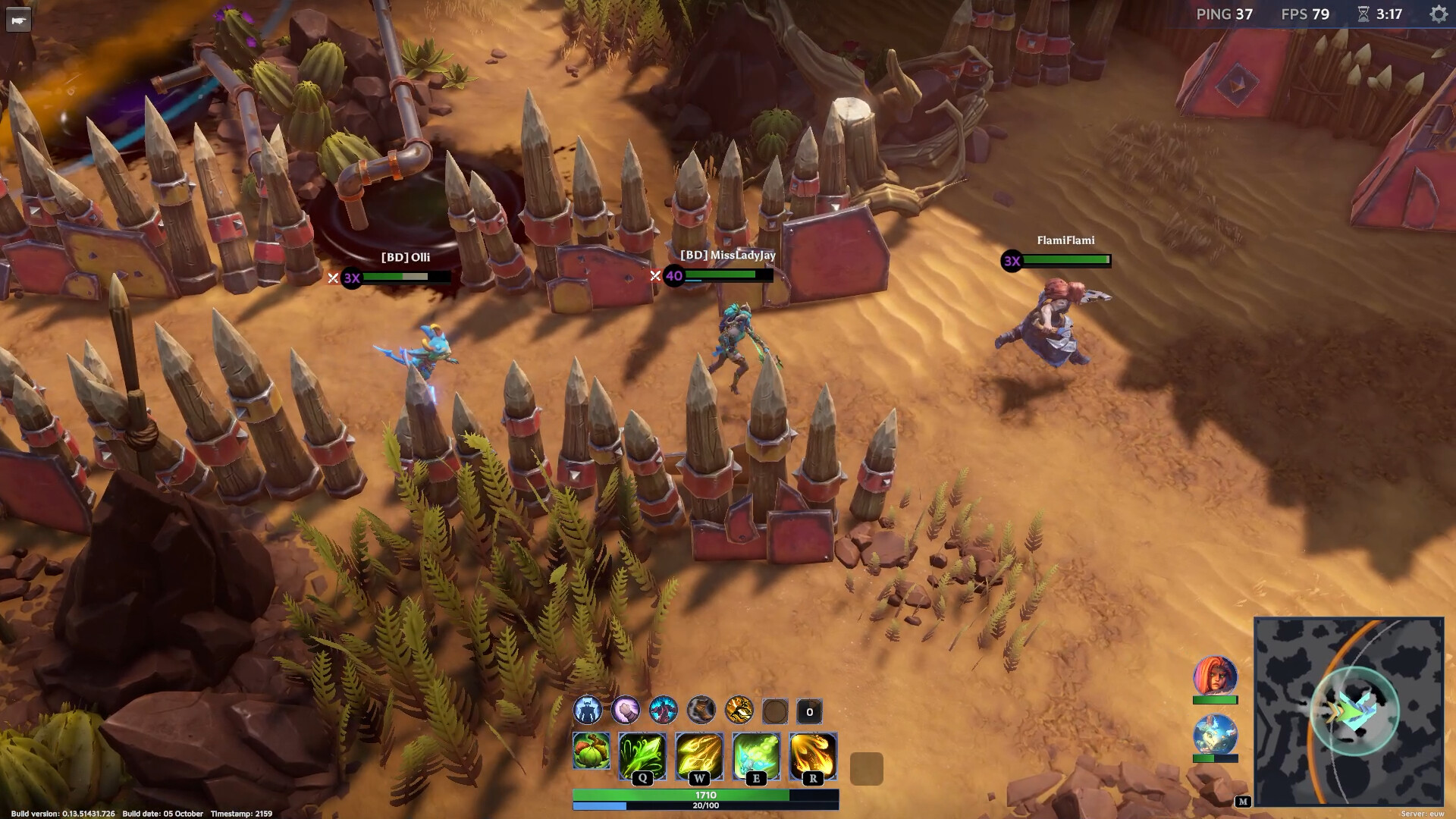1456x819 pixels.
Task: Inspect the red warrior blue aura perk
Action: pos(663,711)
